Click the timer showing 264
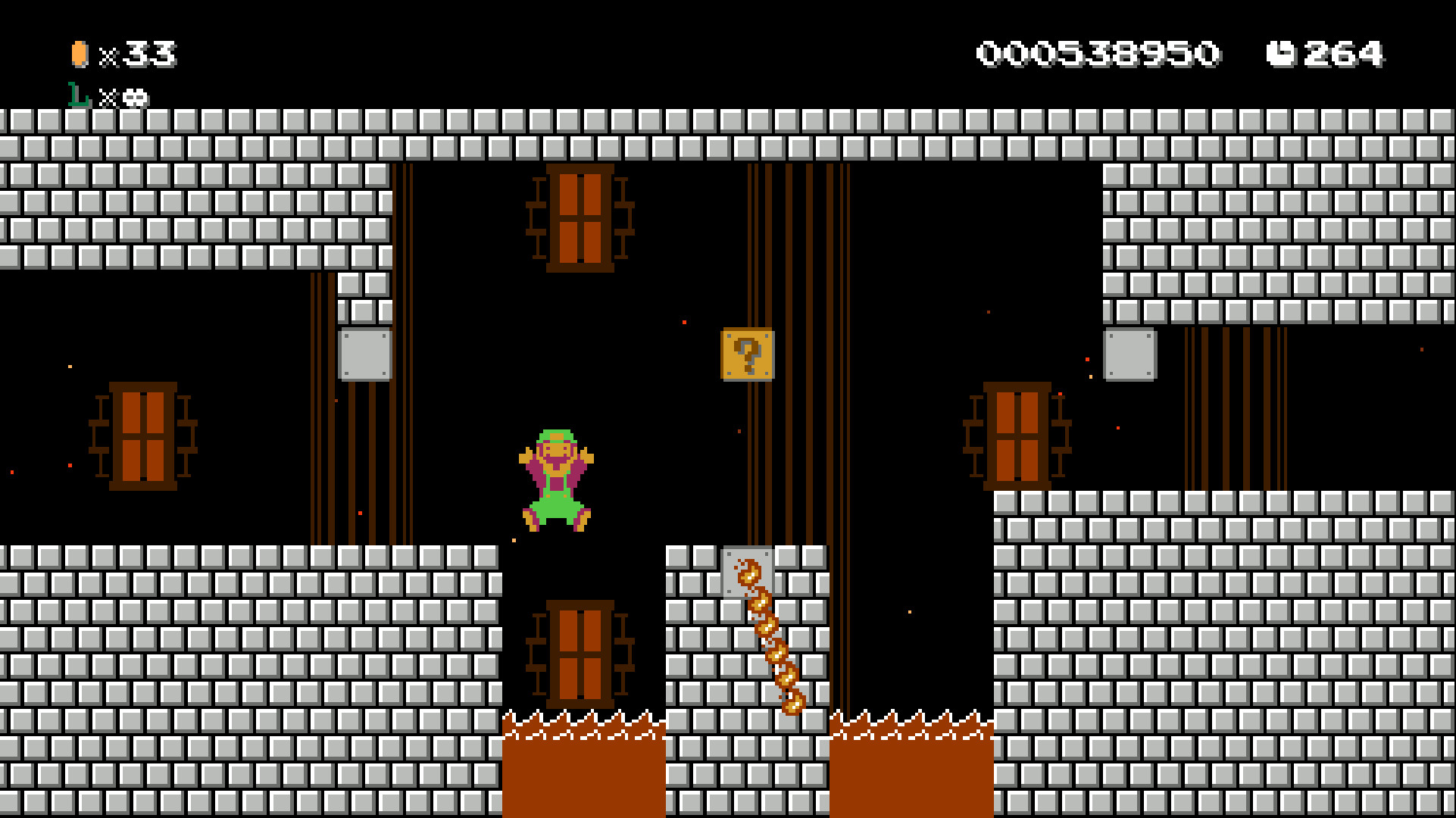 point(1345,53)
